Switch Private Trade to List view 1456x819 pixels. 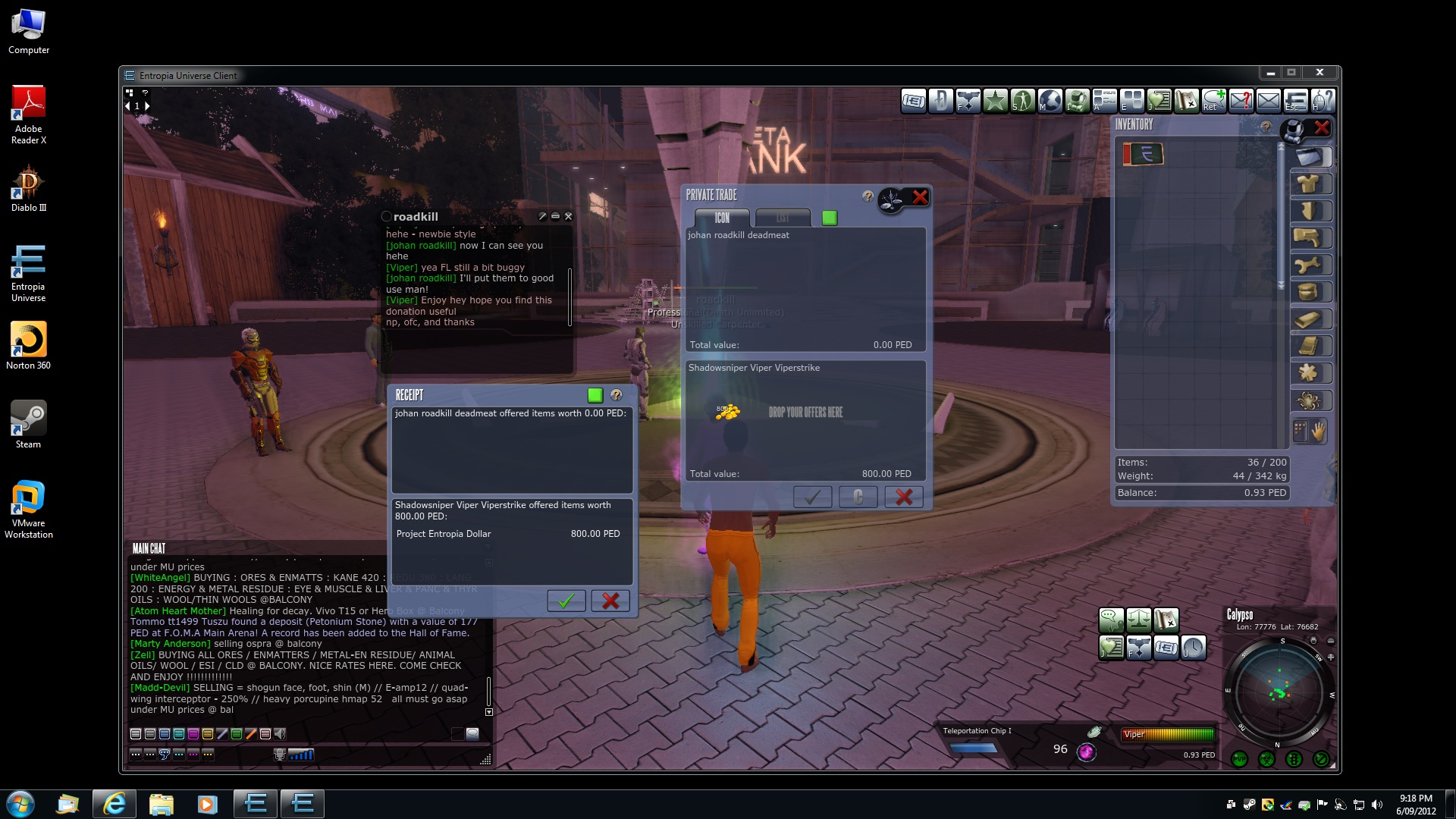[783, 218]
